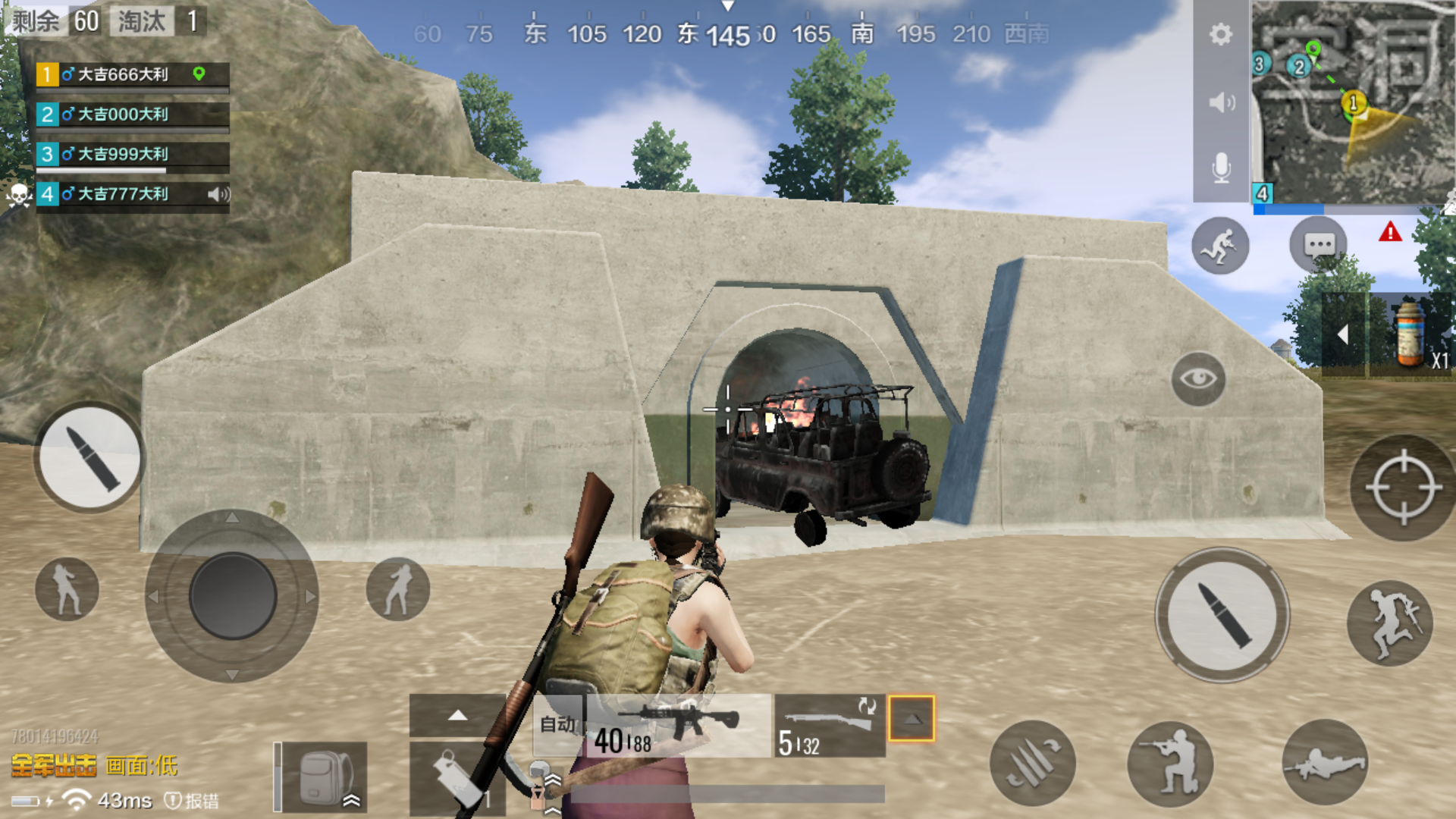Report an error with 报错
This screenshot has height=819, width=1456.
193,801
